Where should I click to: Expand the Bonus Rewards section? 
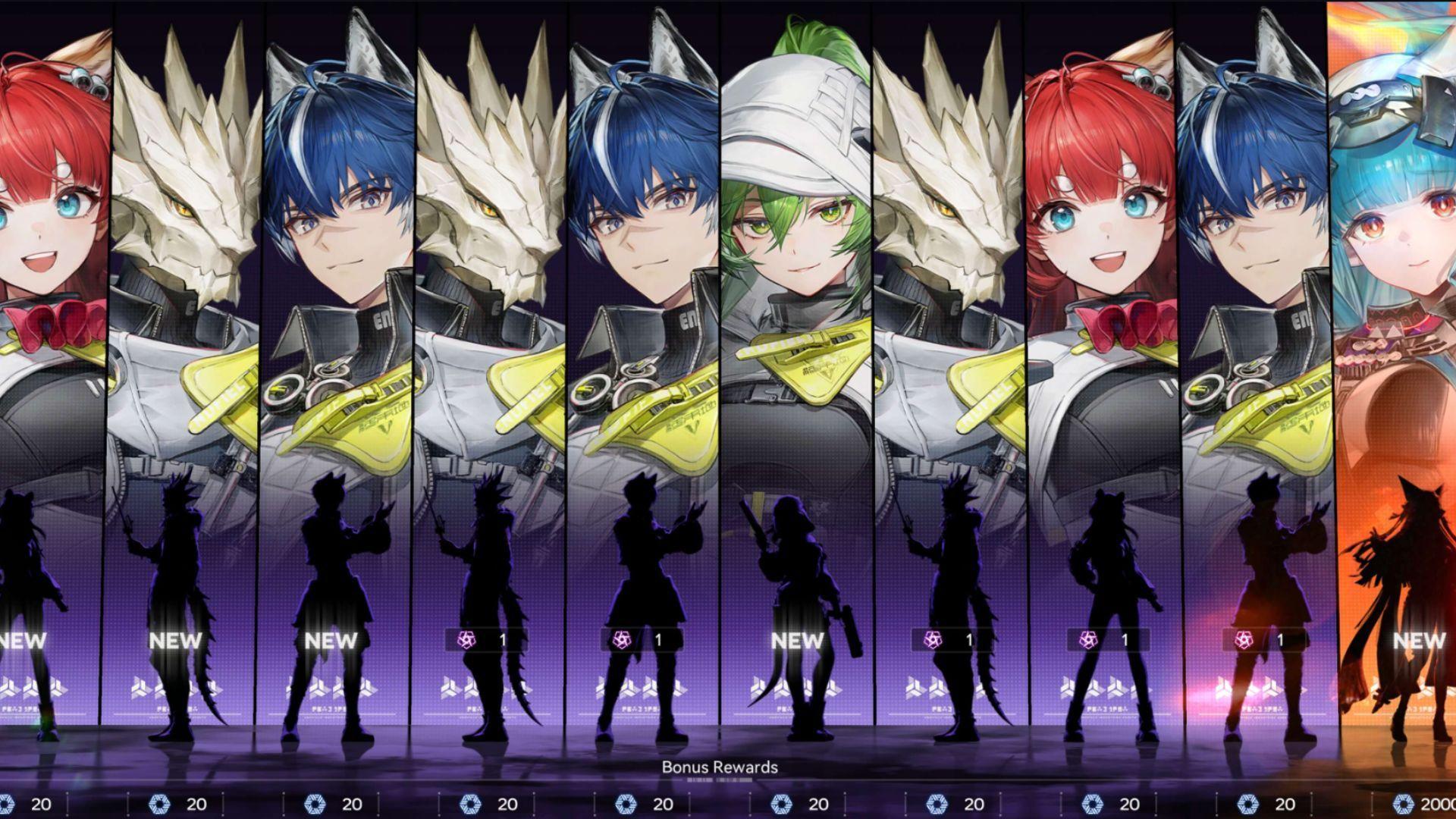point(720,767)
